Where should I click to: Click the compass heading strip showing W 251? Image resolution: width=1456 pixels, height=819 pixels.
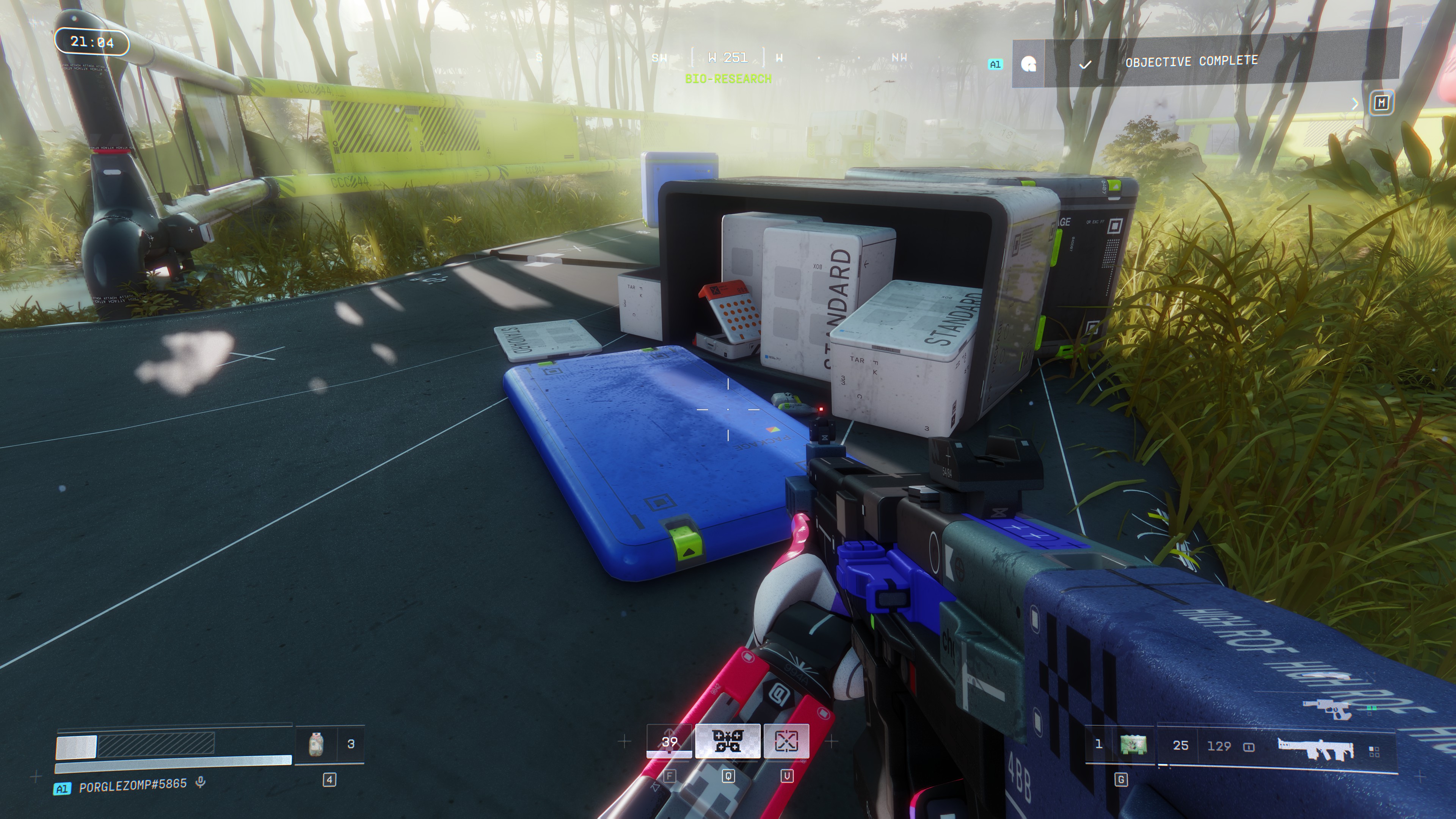coord(728,58)
